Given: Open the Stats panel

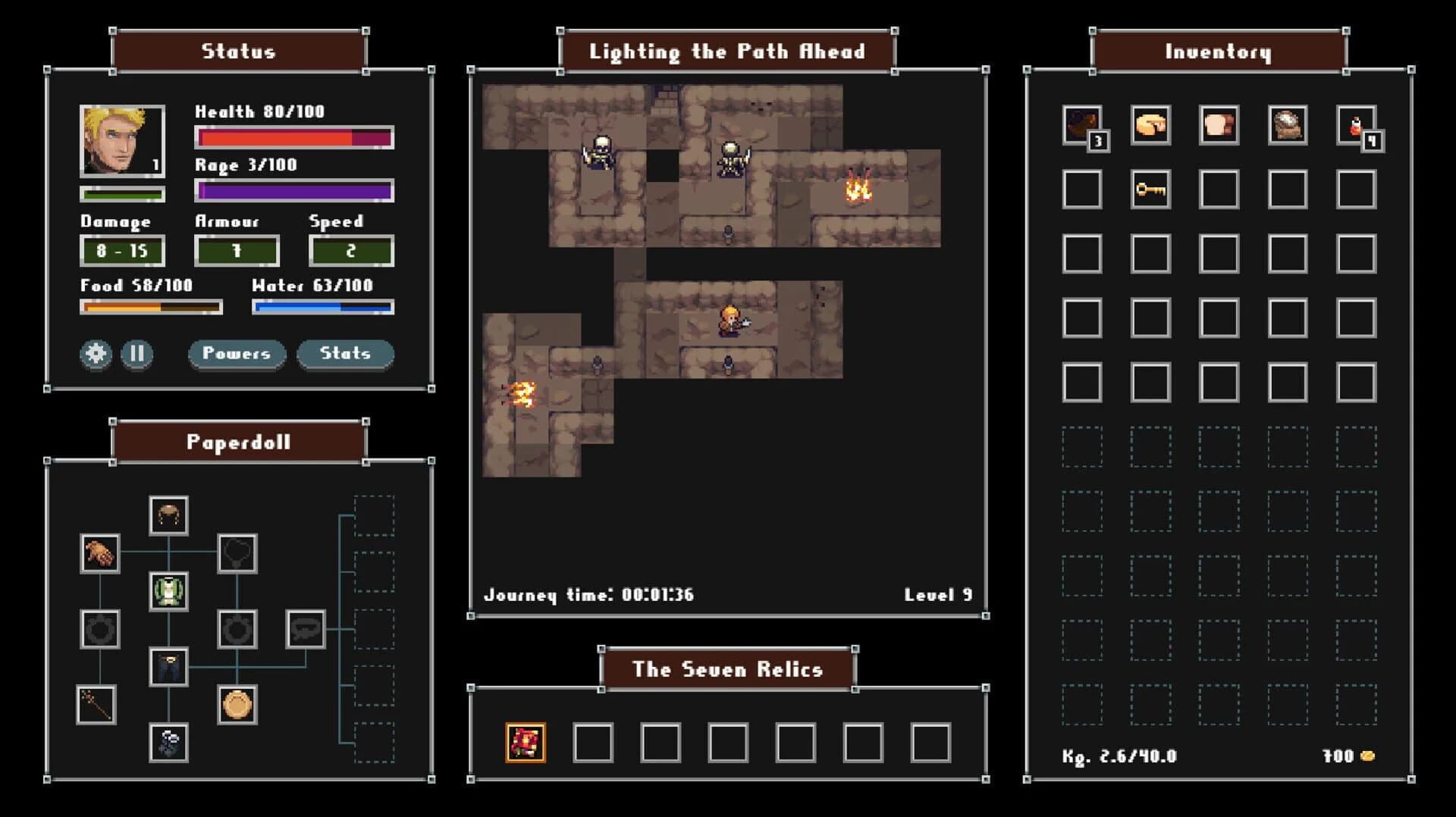Looking at the screenshot, I should pos(345,353).
